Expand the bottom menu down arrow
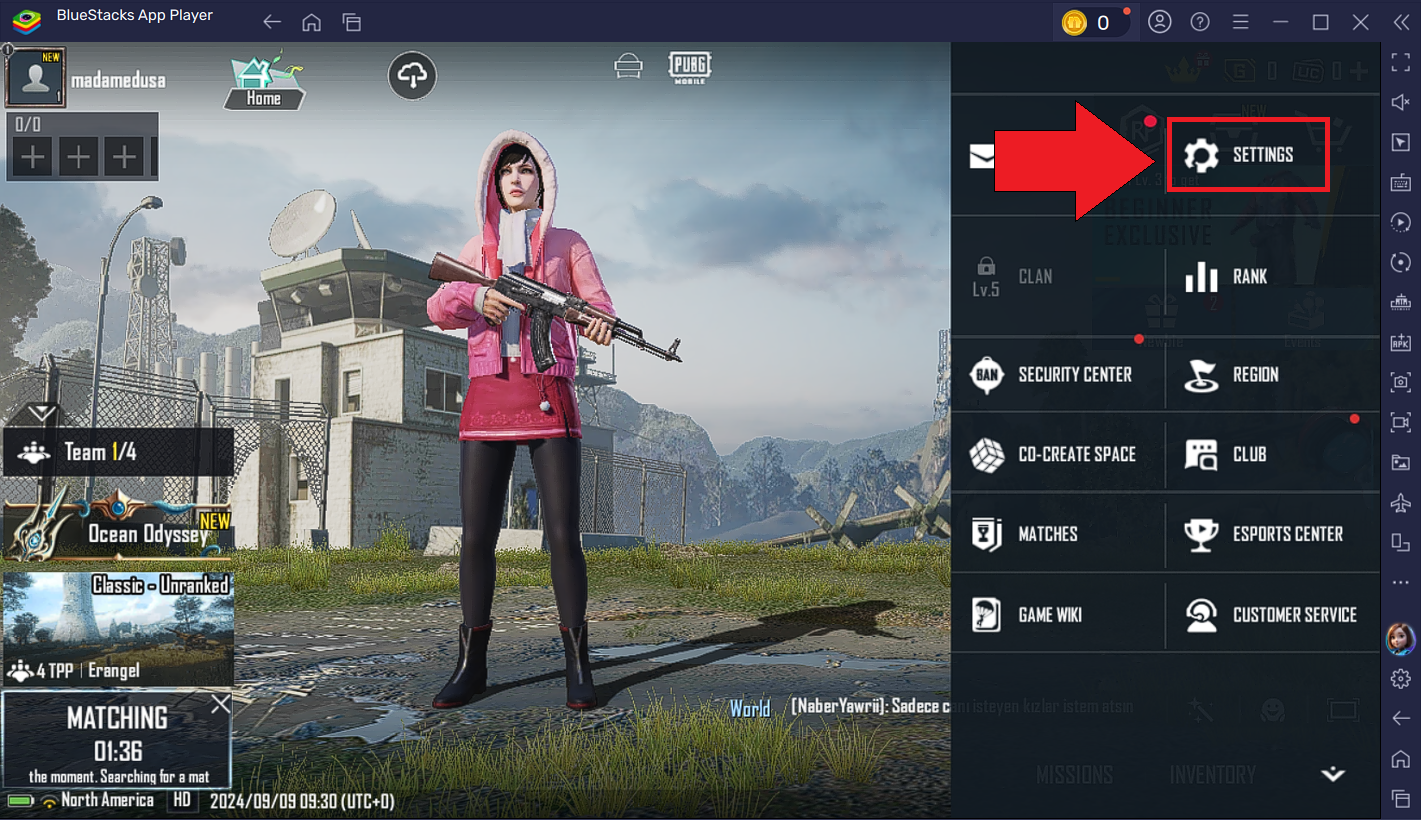 [x=1332, y=773]
